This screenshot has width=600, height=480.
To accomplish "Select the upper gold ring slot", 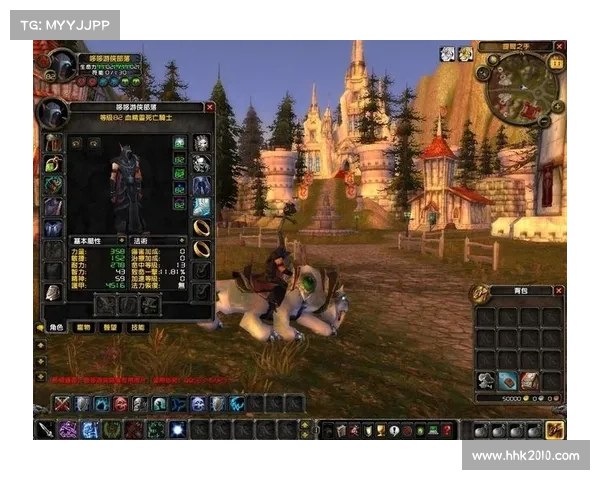I will click(x=201, y=228).
